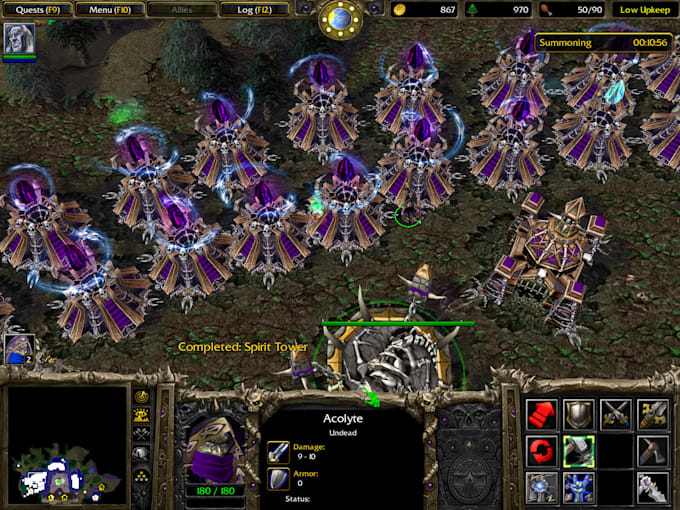
Task: Choose the Hold Position crossed swords icon
Action: 616,413
